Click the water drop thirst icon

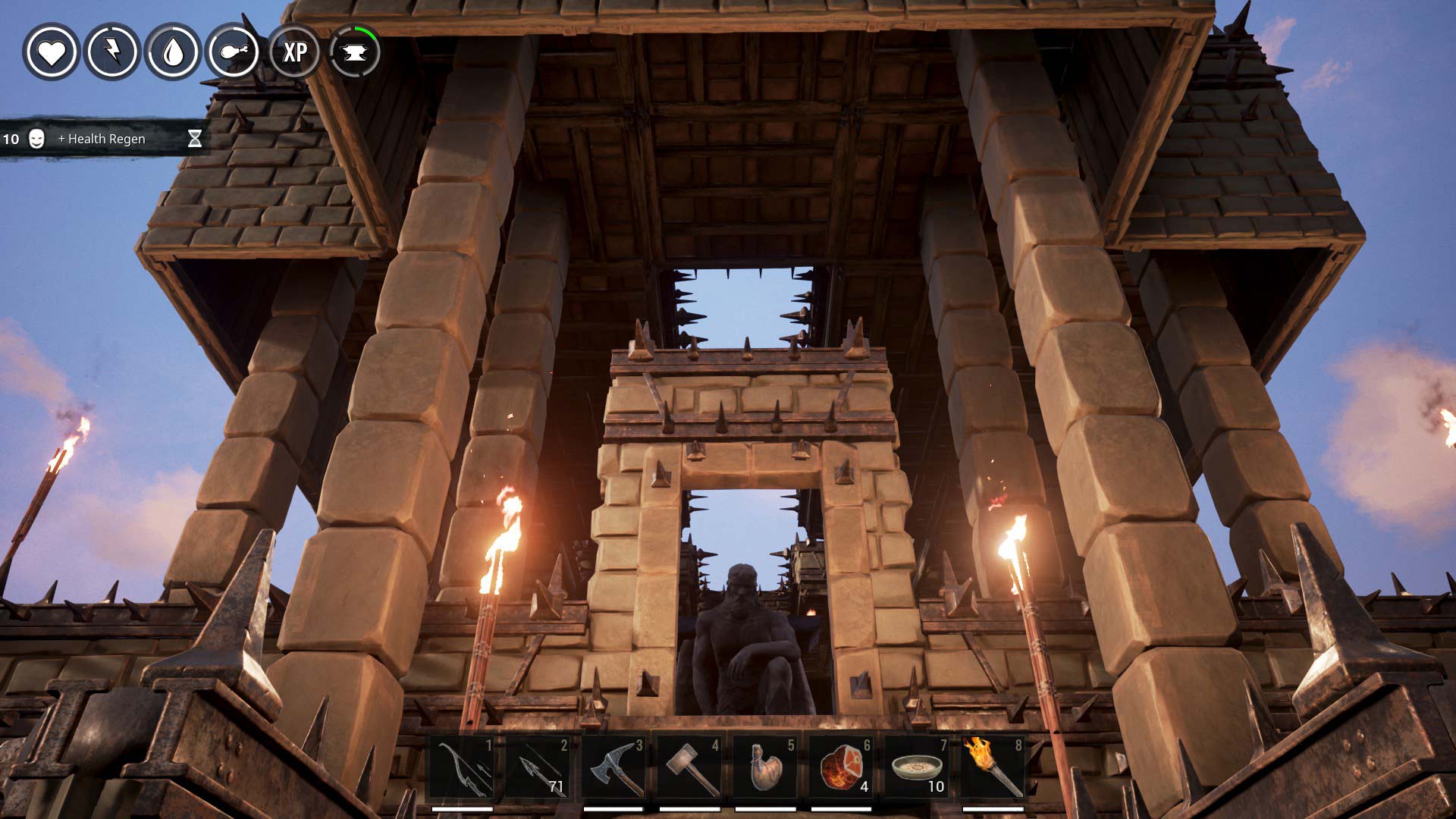click(174, 52)
